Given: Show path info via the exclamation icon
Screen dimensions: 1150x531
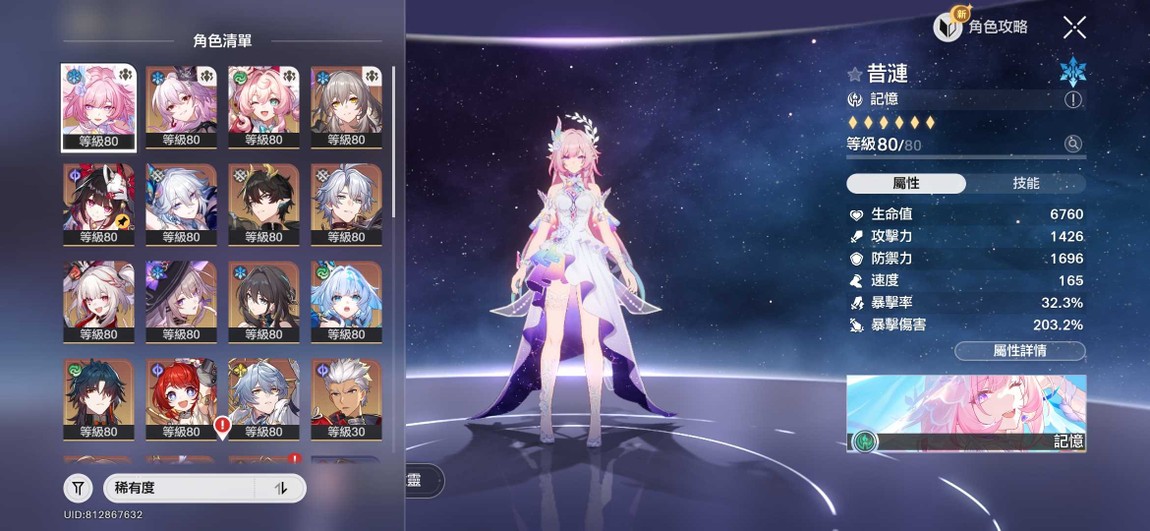Looking at the screenshot, I should pos(1073,99).
